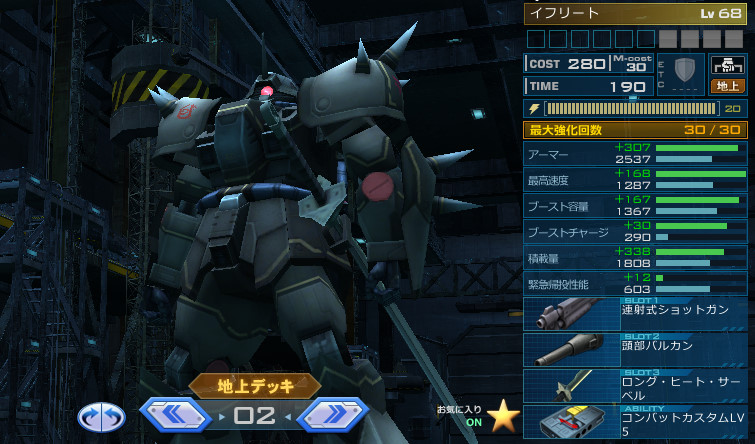Select the 地上 terrain tag
Screen dimensions: 755x444
coord(727,86)
